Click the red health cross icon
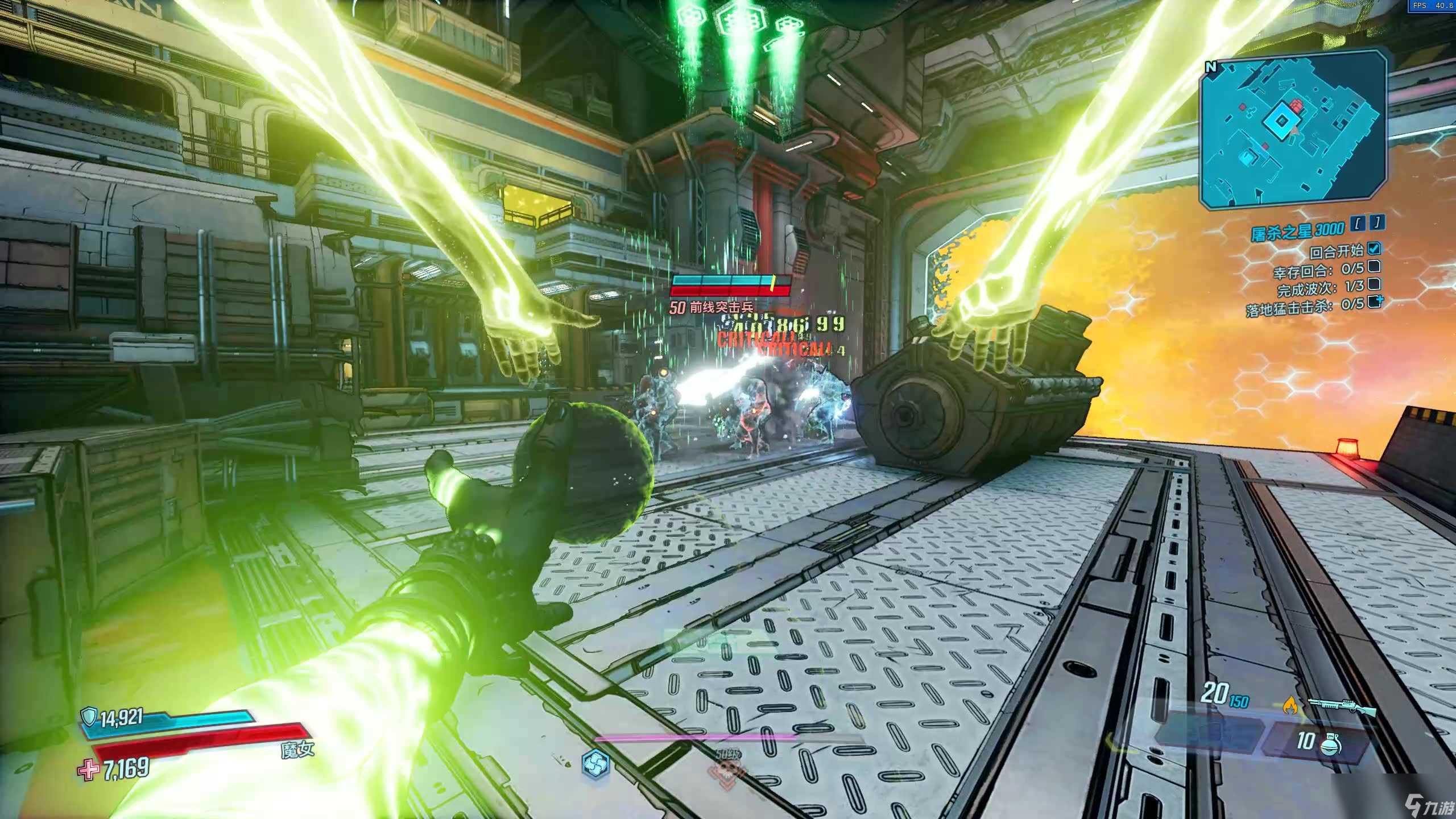Screen dimensions: 1456x819 point(88,770)
